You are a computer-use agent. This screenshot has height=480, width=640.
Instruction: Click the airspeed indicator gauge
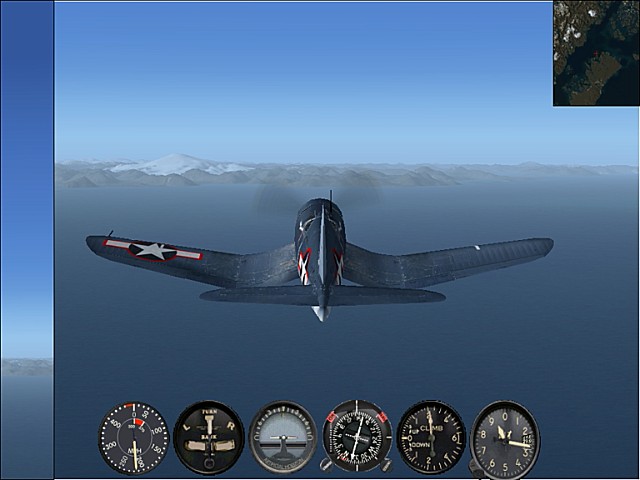[x=134, y=438]
